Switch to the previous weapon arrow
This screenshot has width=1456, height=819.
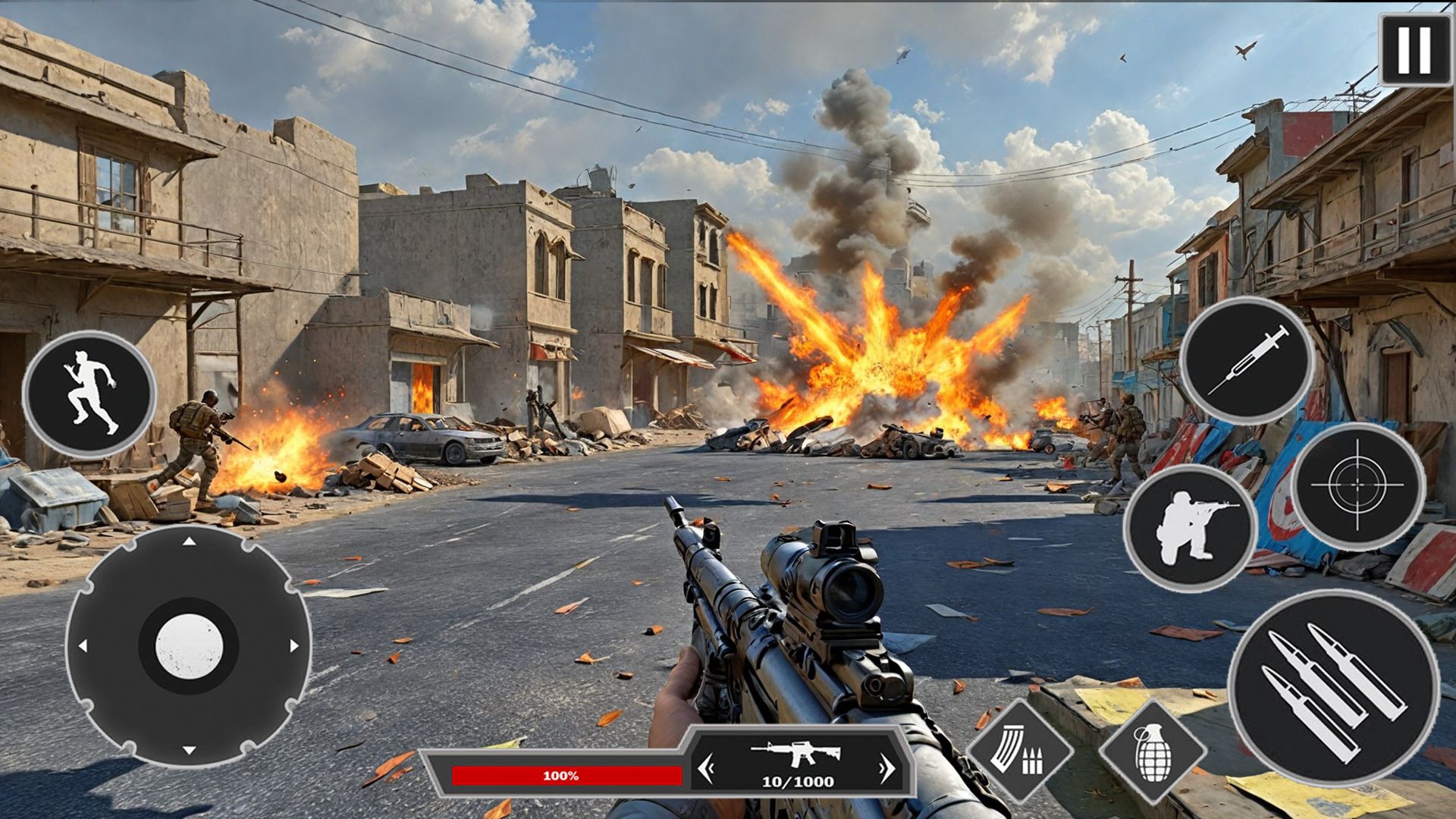click(706, 768)
